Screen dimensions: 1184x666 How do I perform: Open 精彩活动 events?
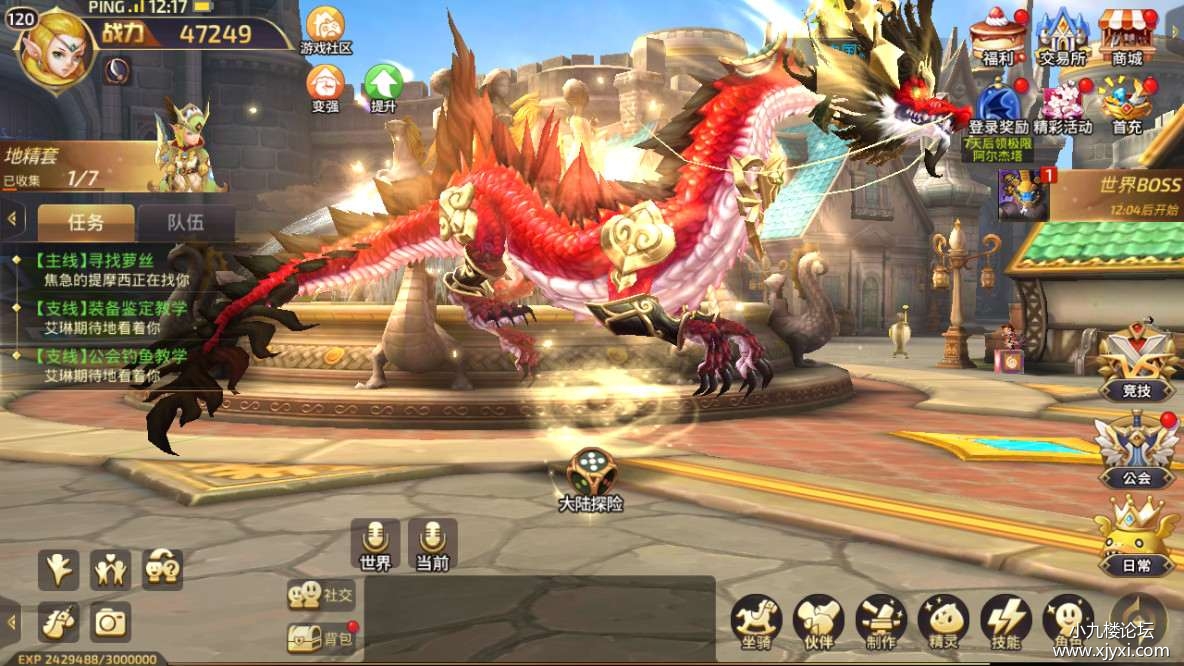(1063, 107)
